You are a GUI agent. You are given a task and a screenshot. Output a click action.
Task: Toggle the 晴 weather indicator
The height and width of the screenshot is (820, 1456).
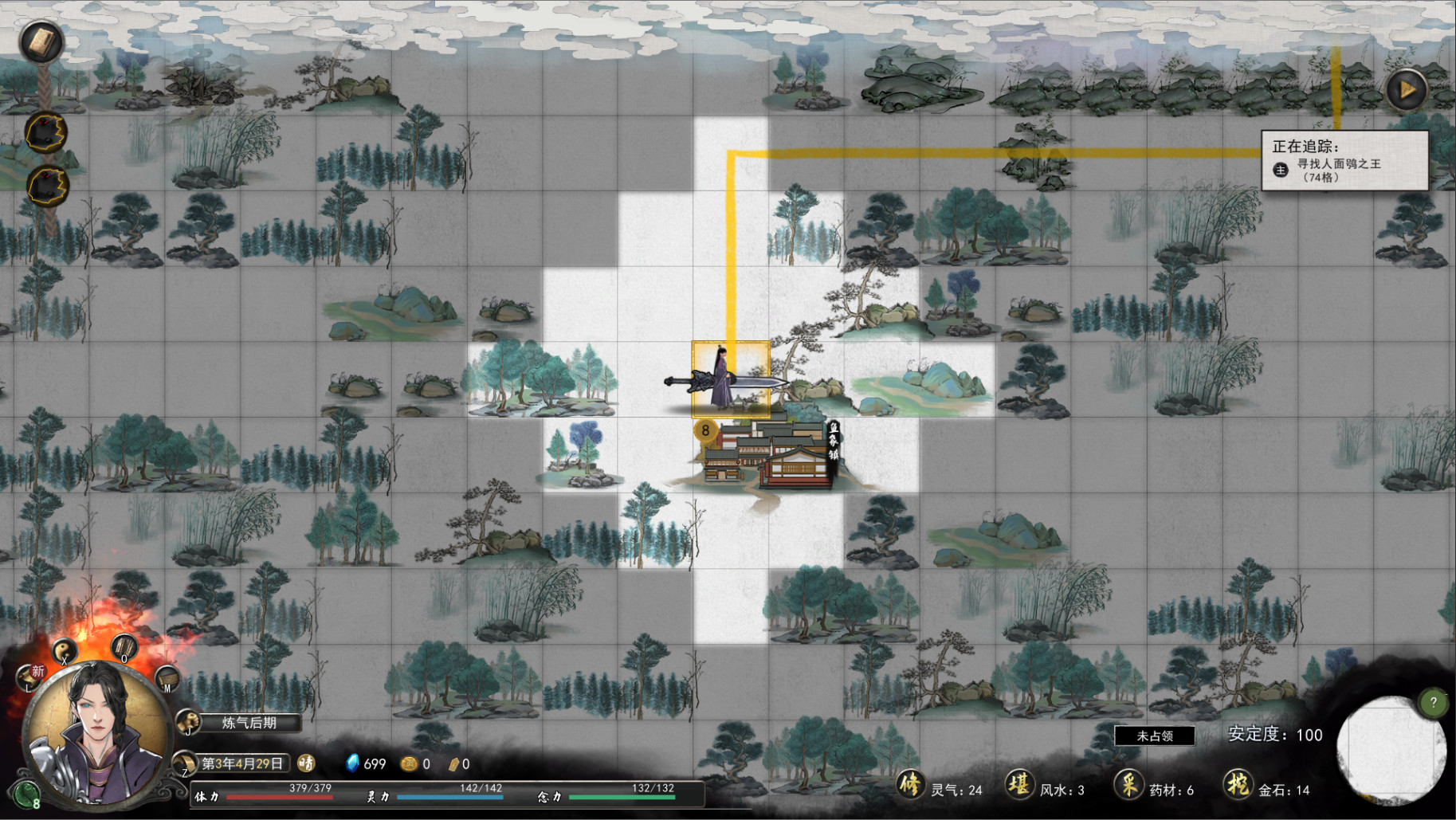coord(305,763)
